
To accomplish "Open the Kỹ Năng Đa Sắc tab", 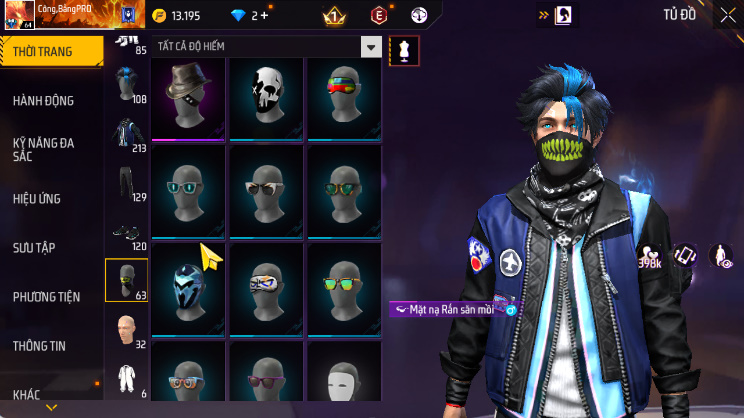I will [x=43, y=150].
